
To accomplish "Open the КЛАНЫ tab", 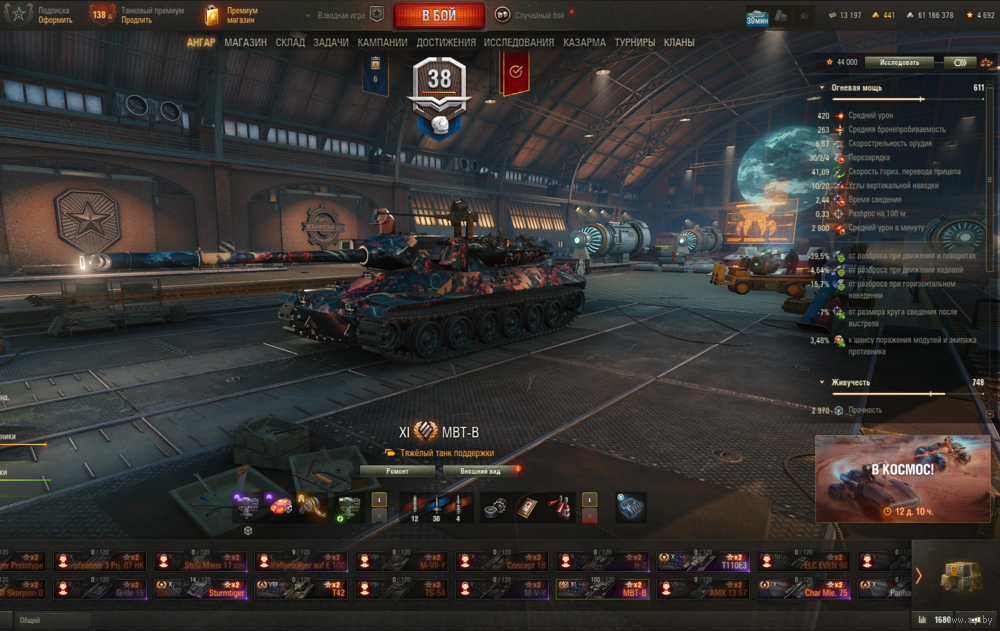I will (679, 43).
